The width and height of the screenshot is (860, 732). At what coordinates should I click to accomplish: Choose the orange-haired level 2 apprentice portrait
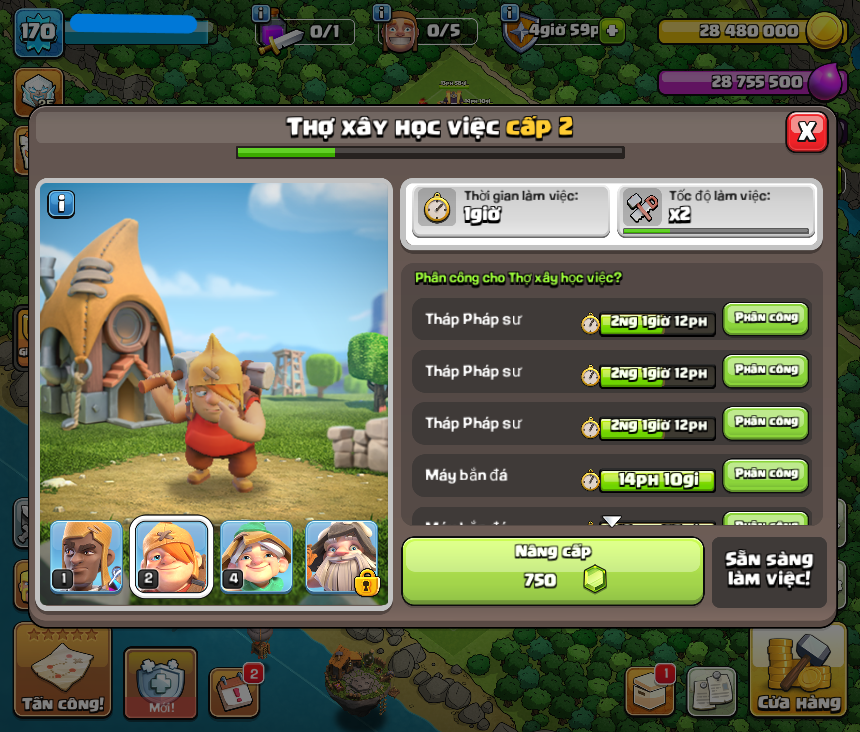(171, 557)
